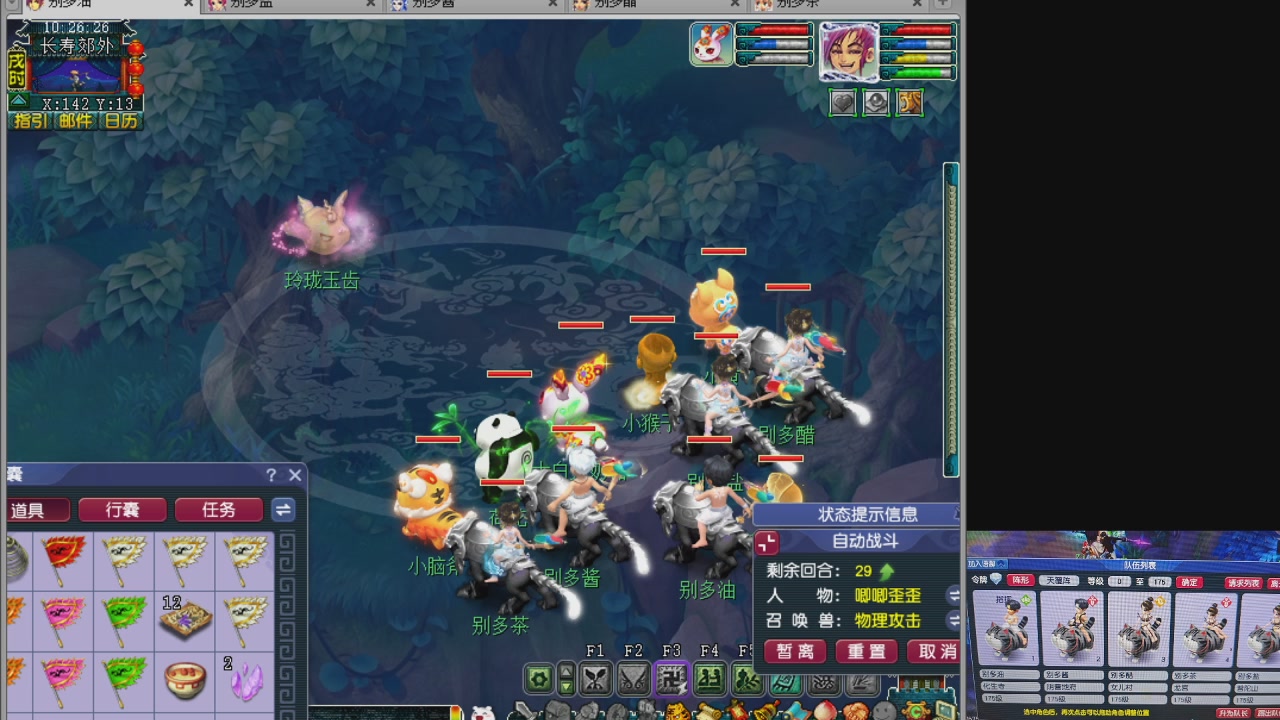Toggle the item sort switch beside the 任务 tab

point(283,510)
